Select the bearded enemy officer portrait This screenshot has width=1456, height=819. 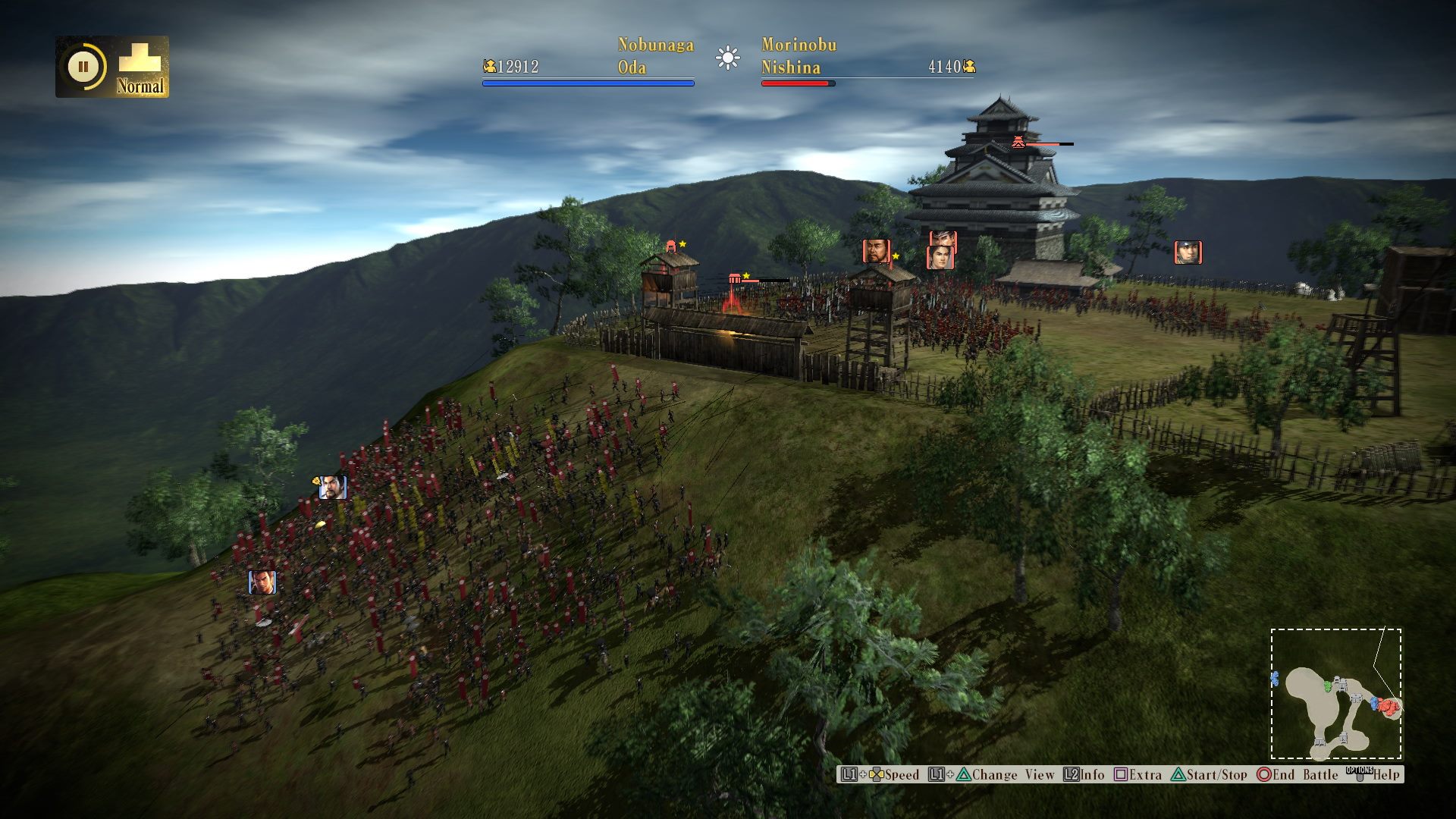pyautogui.click(x=876, y=251)
